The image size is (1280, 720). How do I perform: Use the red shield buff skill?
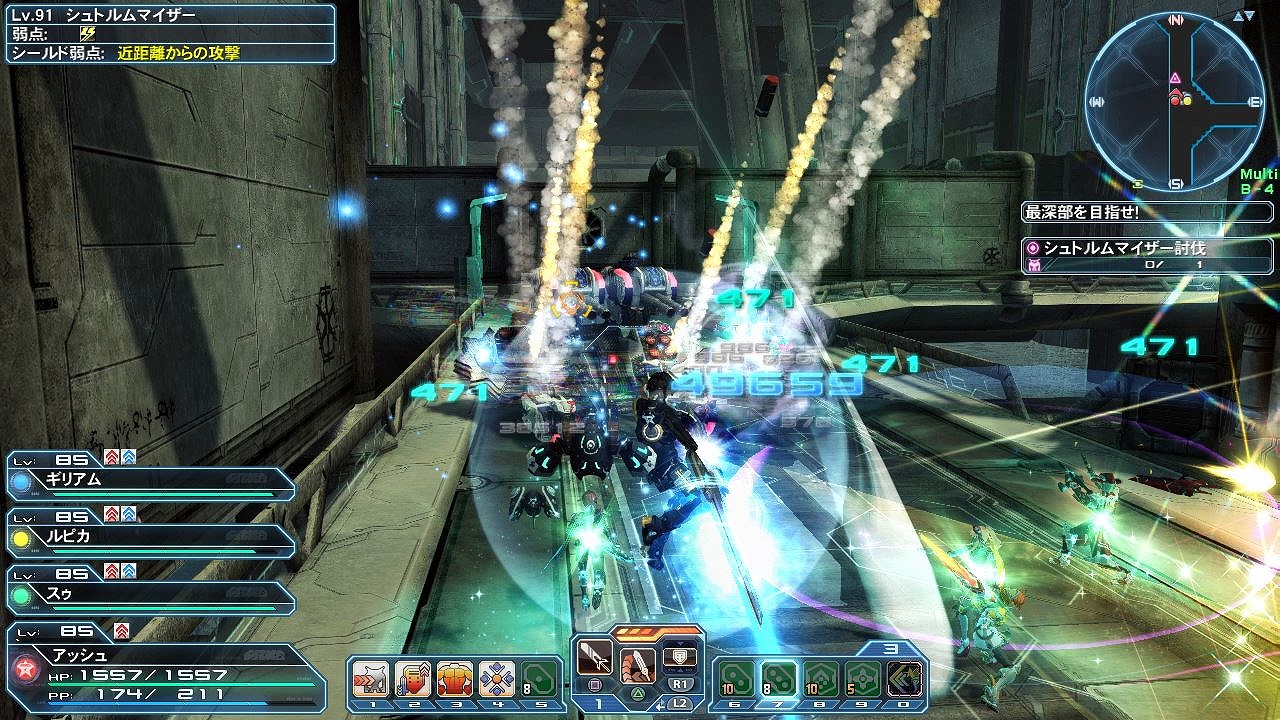[x=413, y=679]
